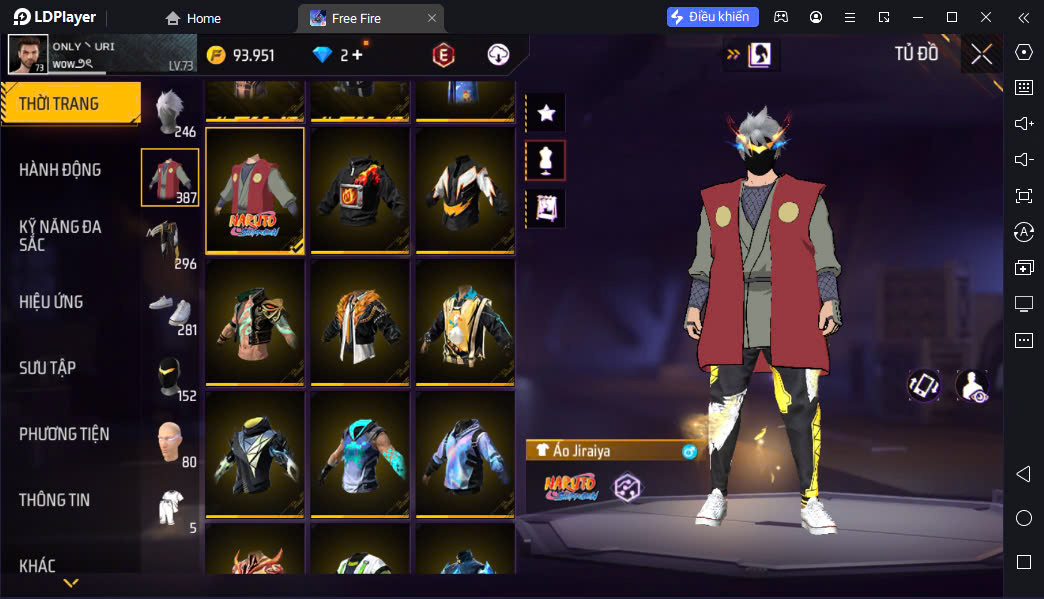This screenshot has width=1044, height=599.
Task: Pick the bald head subcategory showing 80
Action: [170, 442]
